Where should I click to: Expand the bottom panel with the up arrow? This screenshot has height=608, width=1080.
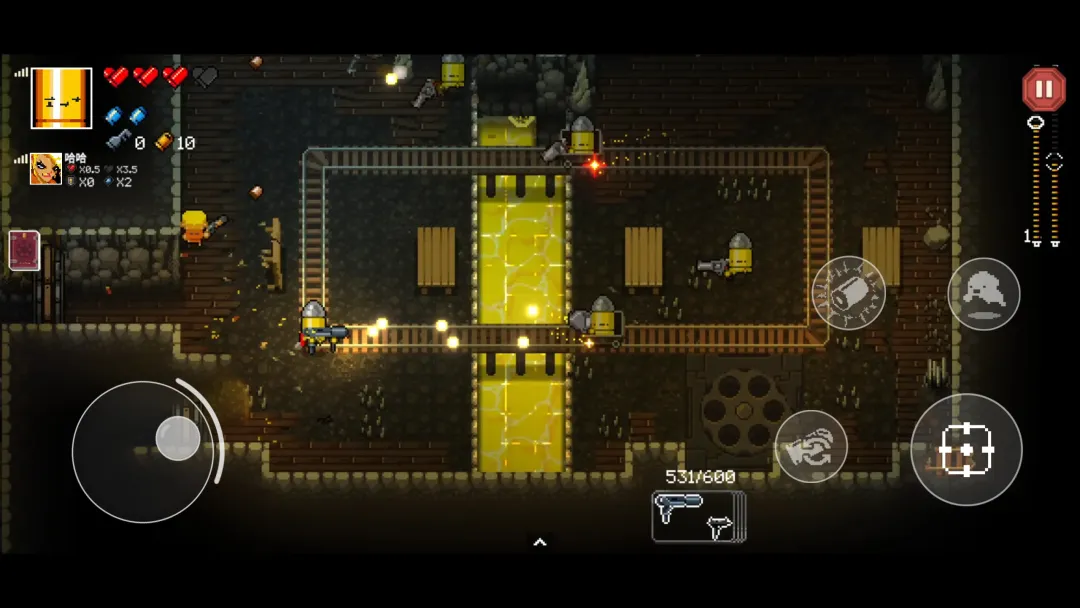[x=540, y=542]
